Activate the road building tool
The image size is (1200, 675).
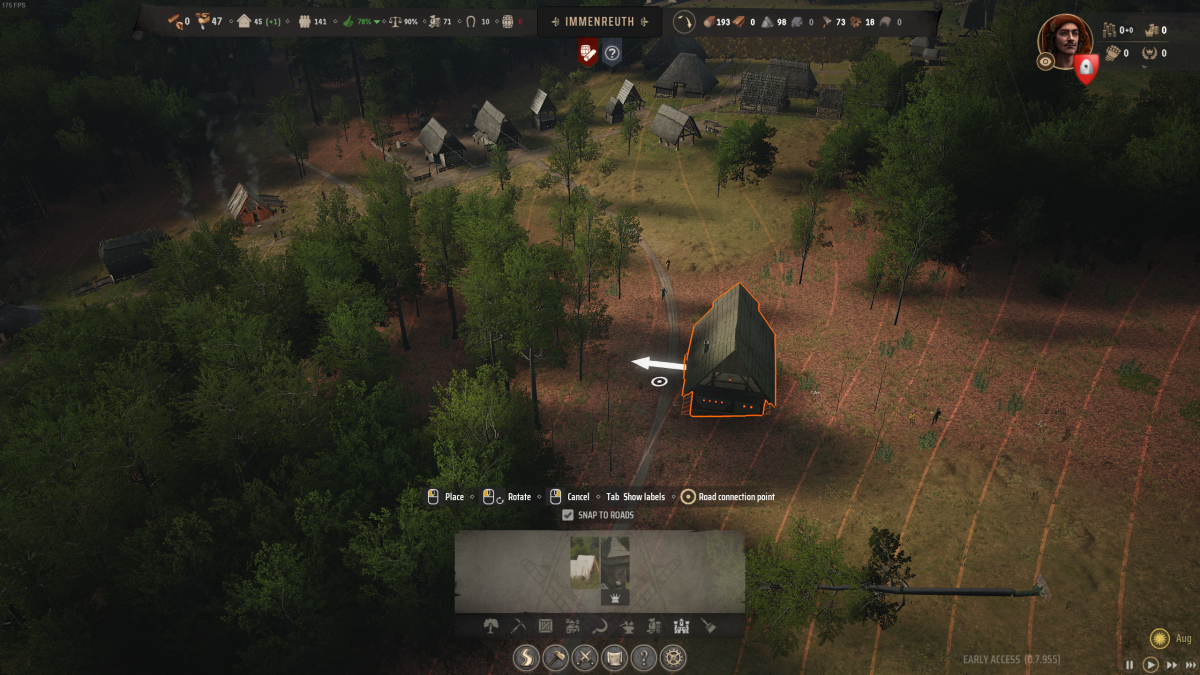pos(527,658)
